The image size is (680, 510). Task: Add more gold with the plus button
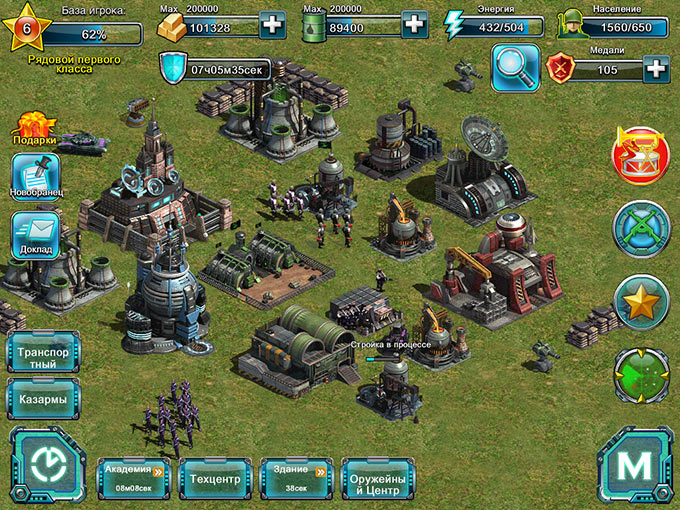[272, 25]
